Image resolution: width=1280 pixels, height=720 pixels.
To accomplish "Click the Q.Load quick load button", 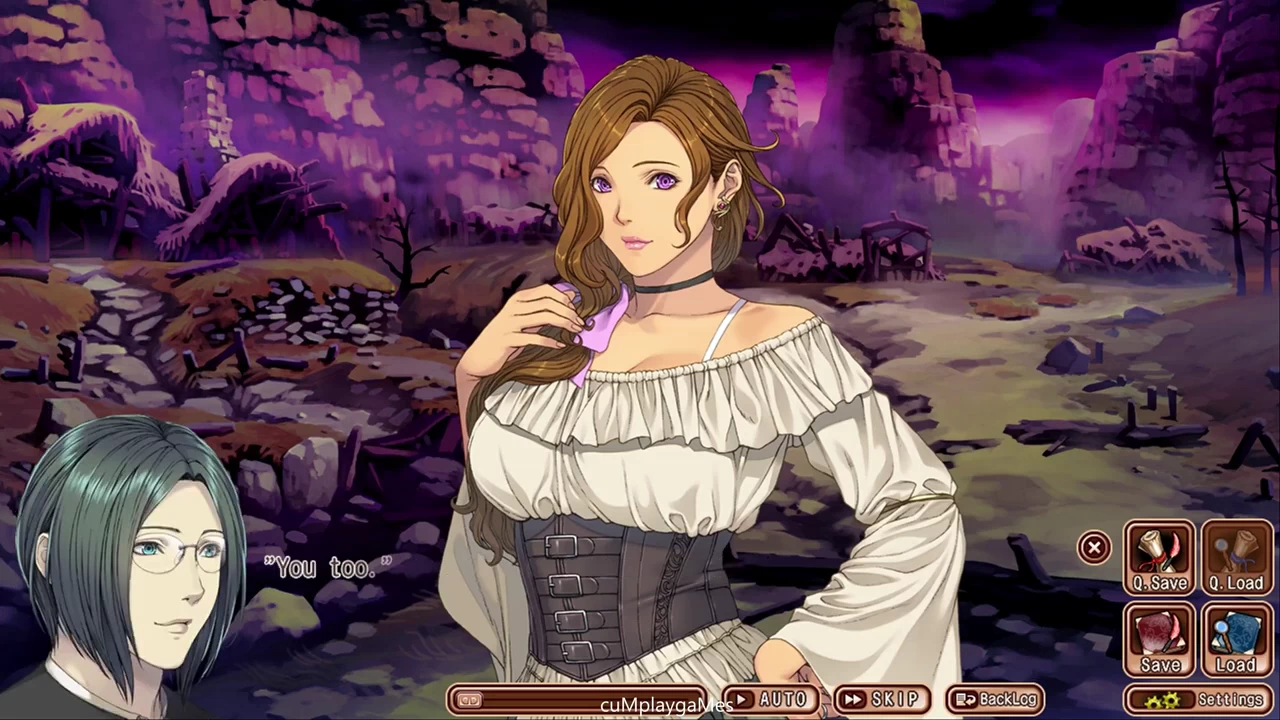I will point(1236,558).
